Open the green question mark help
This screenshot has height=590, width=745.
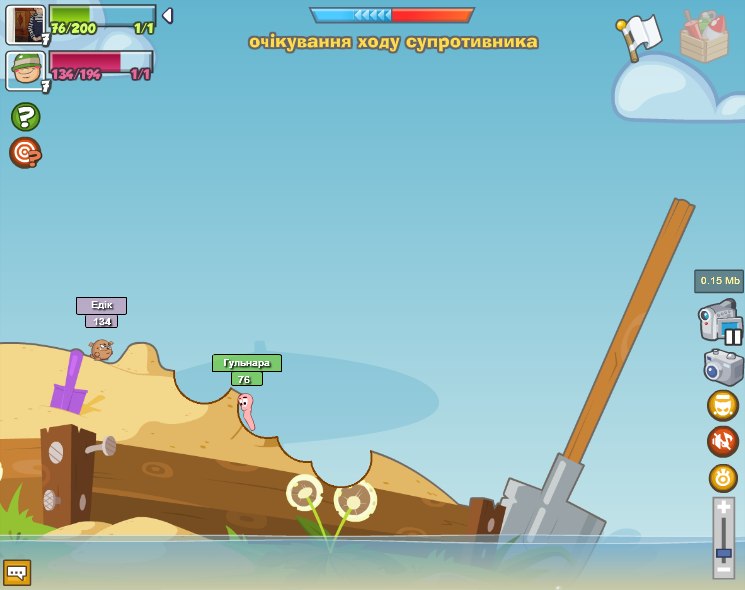click(x=25, y=117)
